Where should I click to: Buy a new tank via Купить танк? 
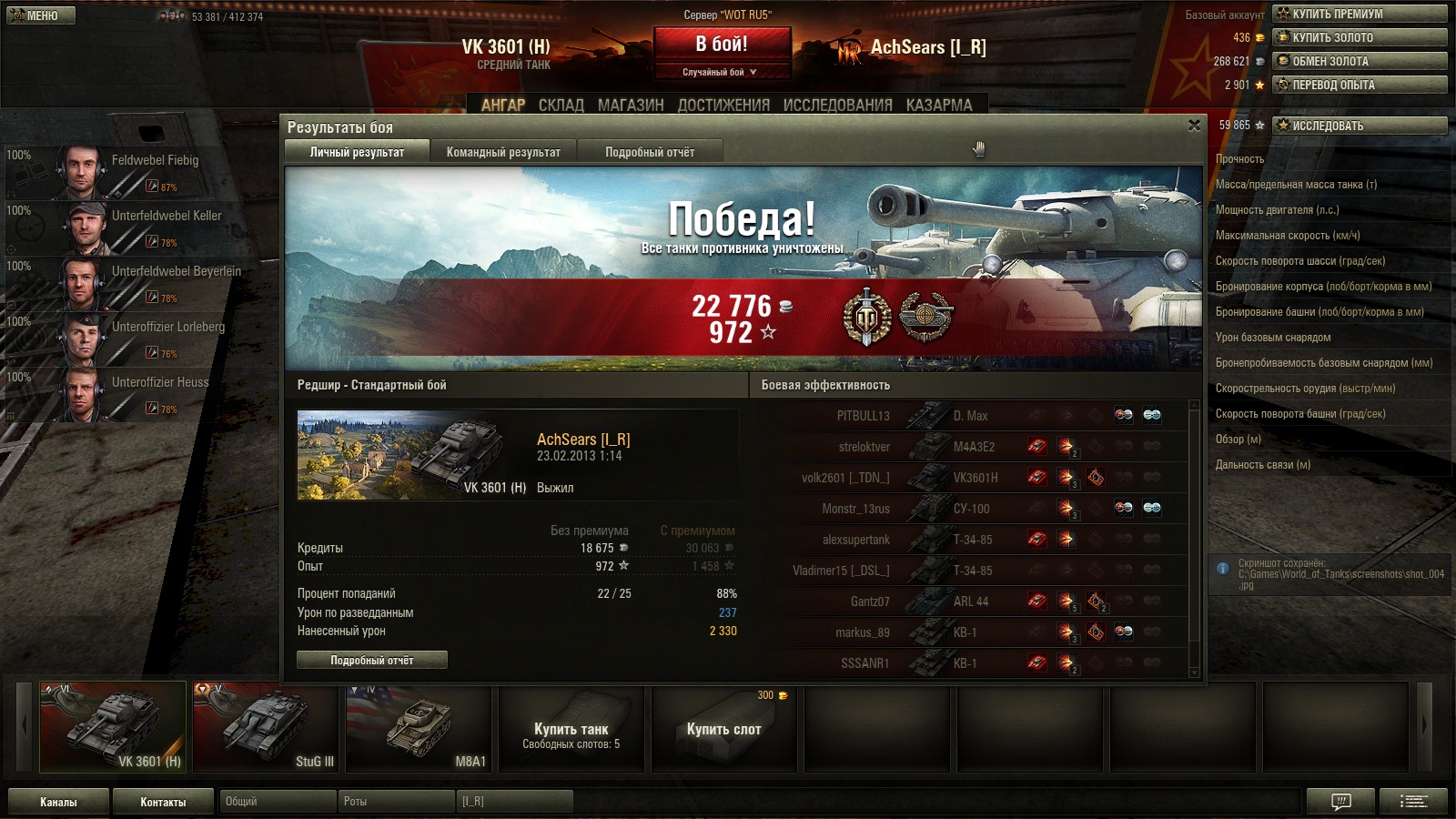coord(571,730)
